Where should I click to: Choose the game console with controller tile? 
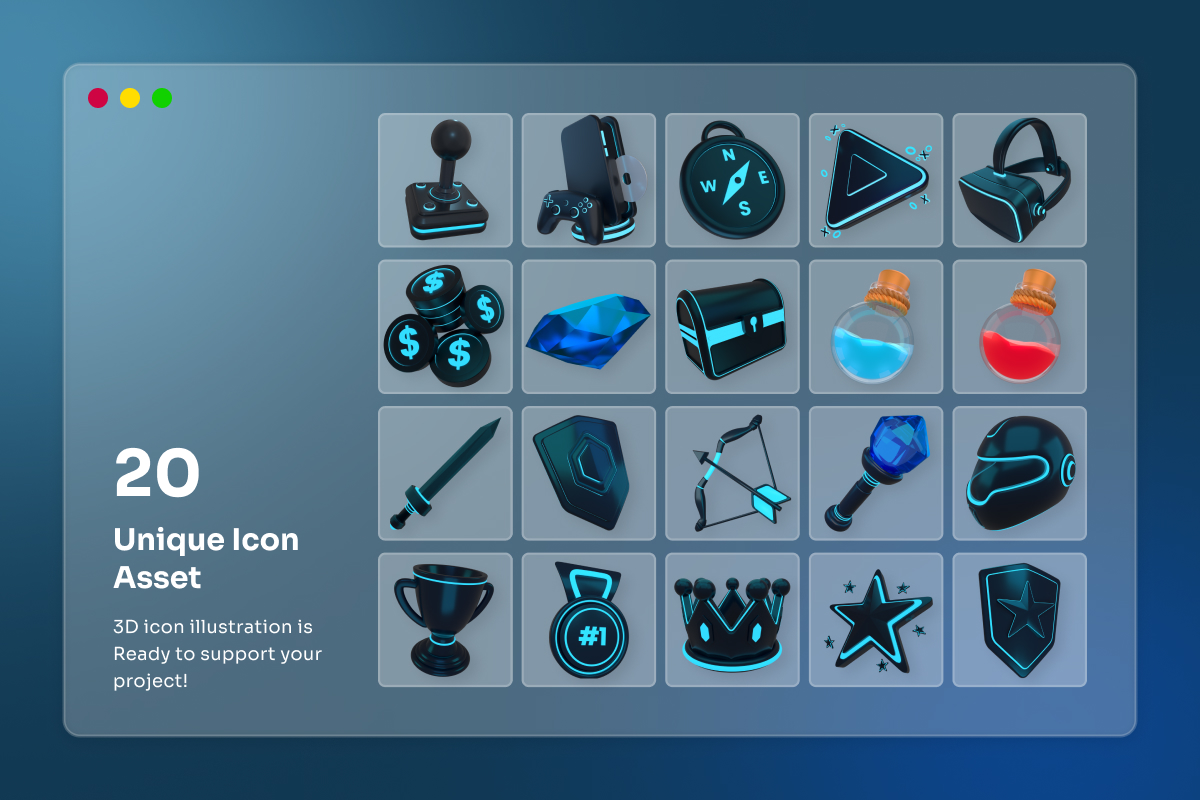coord(588,180)
